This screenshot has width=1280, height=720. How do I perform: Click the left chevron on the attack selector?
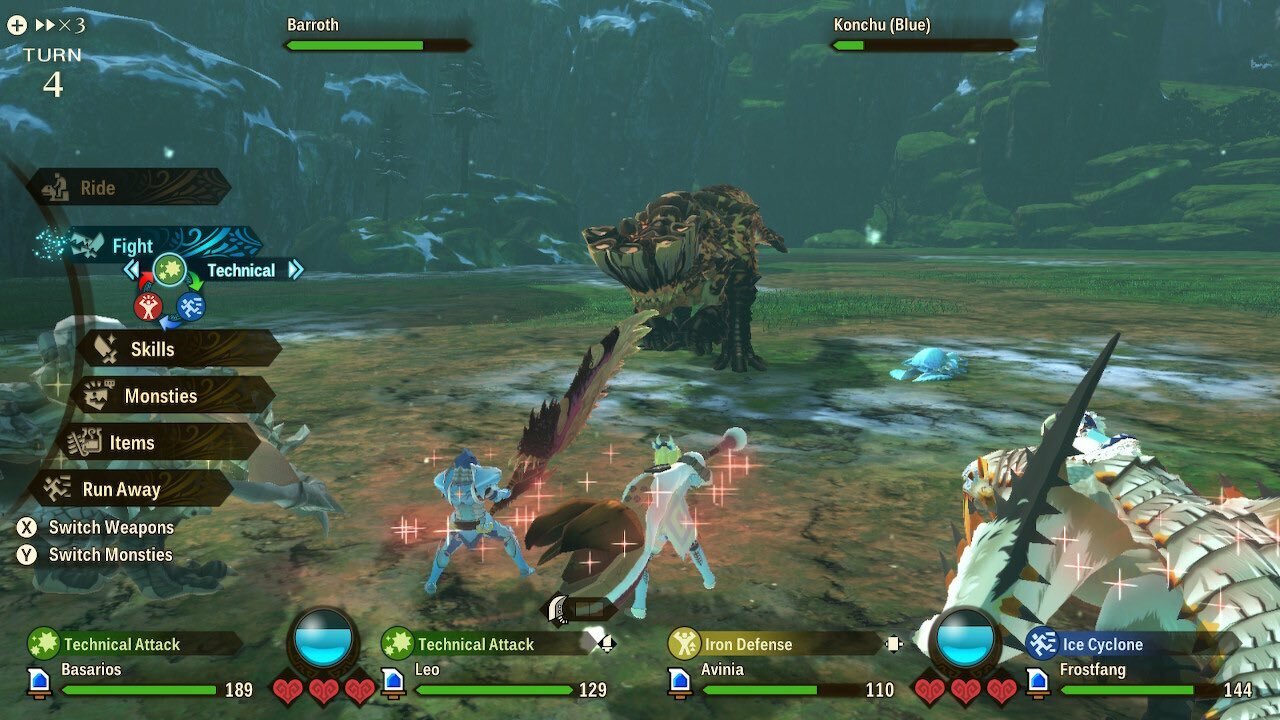[x=131, y=270]
